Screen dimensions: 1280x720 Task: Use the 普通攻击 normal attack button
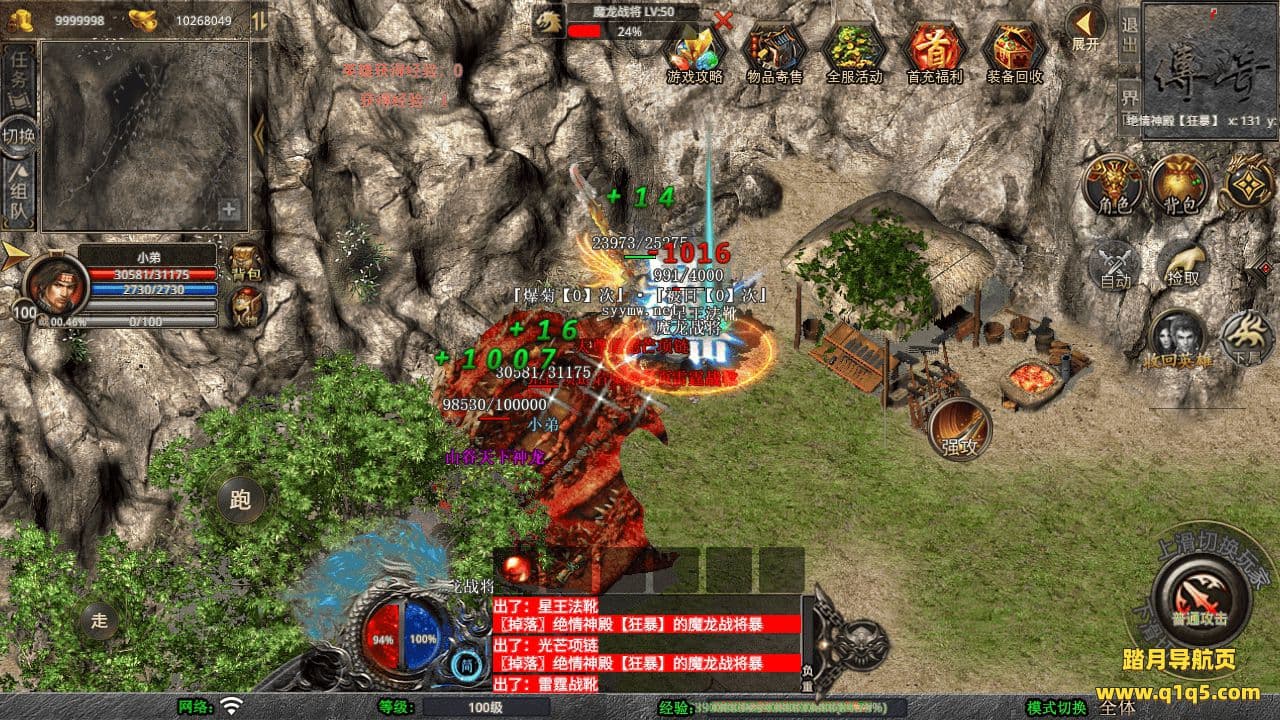(1200, 598)
